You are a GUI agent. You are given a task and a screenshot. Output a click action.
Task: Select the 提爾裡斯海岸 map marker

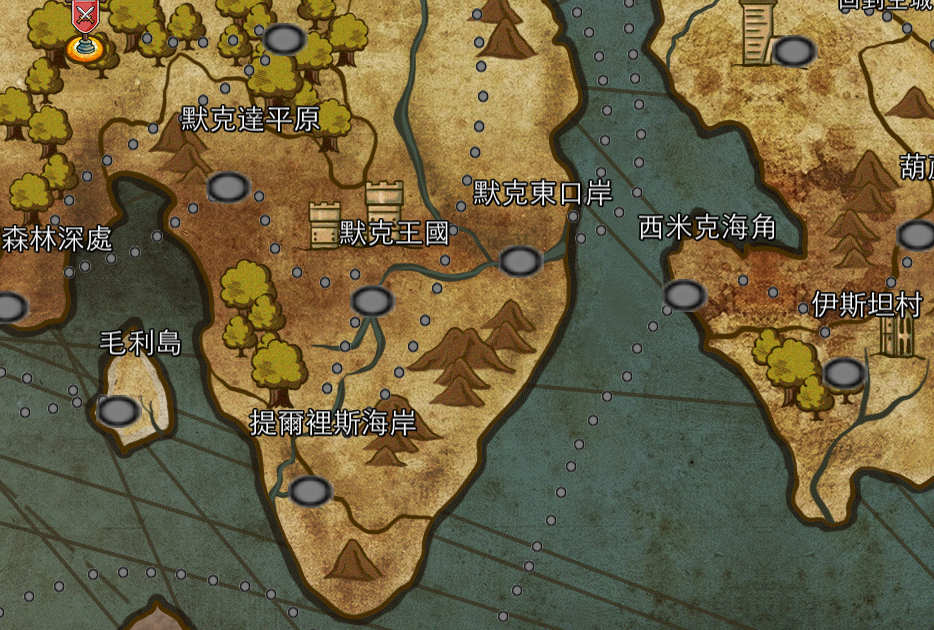(x=310, y=491)
